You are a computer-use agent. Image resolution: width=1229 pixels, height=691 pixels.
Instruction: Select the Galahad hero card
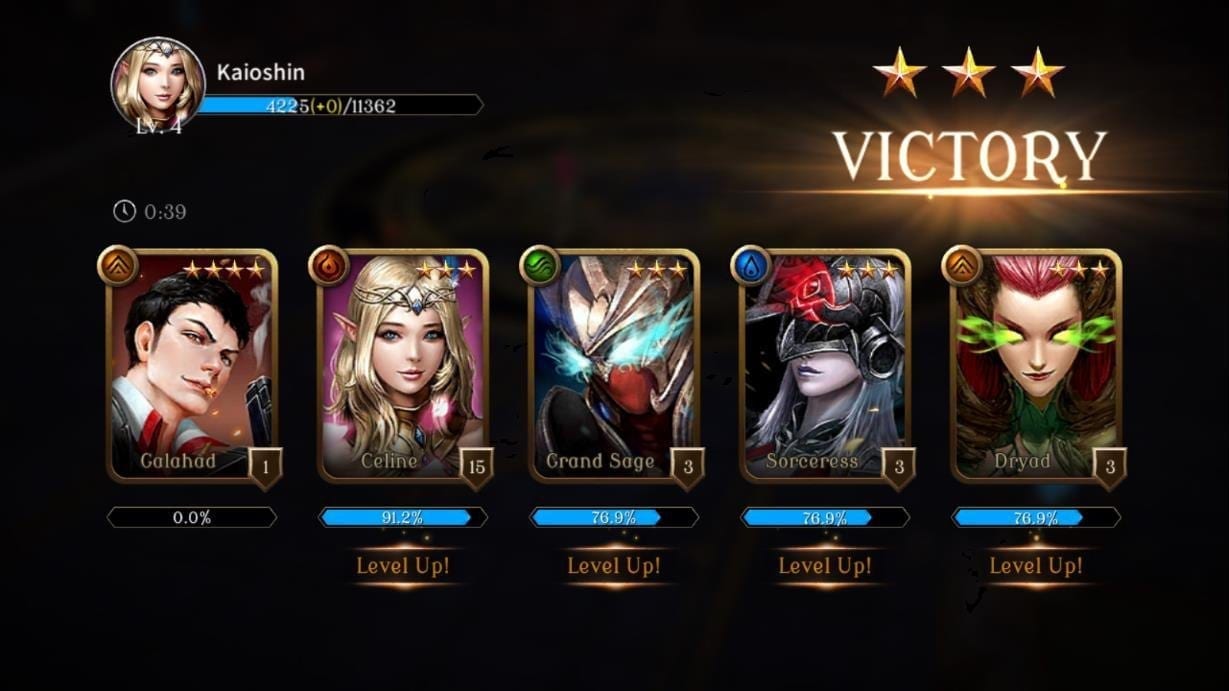point(191,366)
